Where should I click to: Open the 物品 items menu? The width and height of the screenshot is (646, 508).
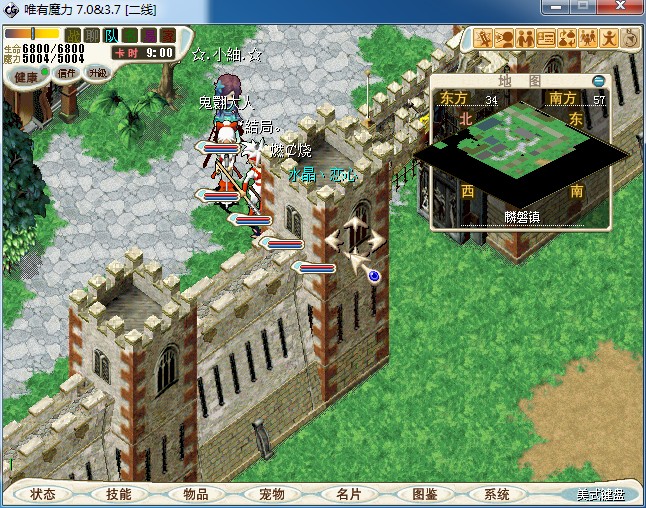(x=195, y=494)
